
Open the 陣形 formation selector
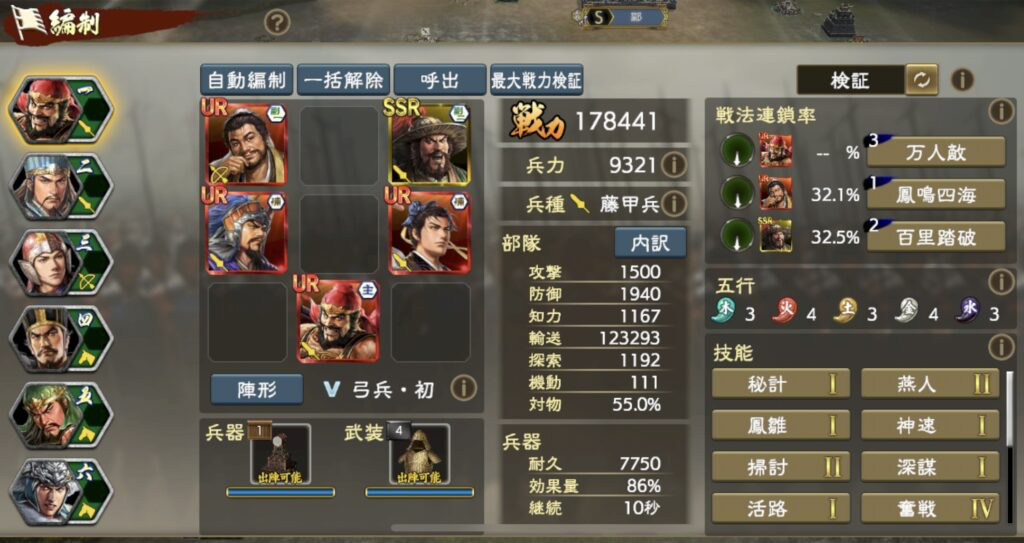243,389
